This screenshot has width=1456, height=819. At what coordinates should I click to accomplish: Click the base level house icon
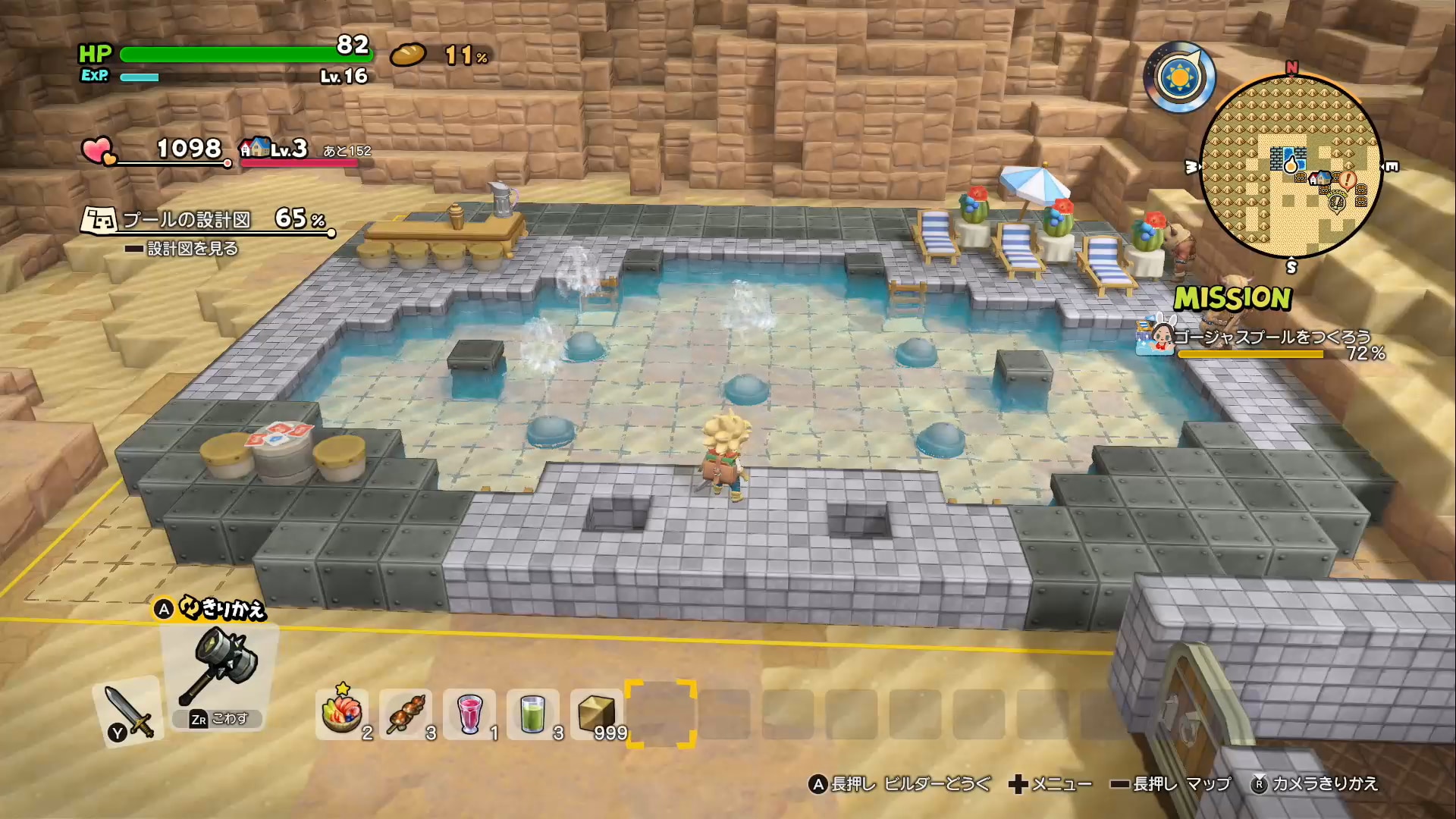point(256,147)
